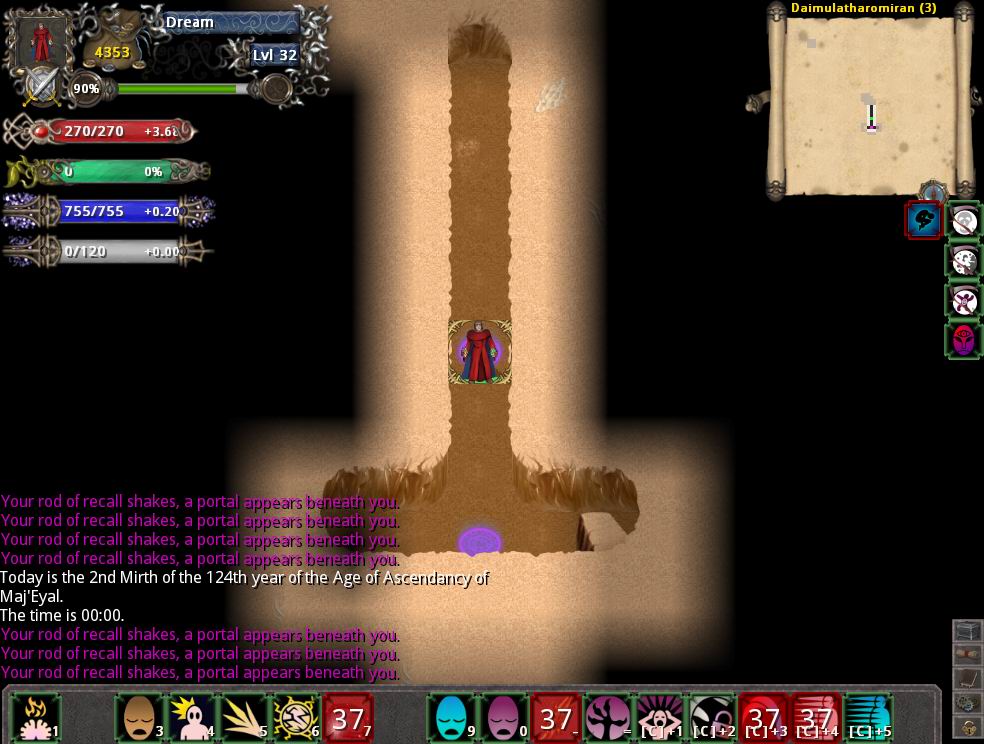Use the pink screaming figure talent
This screenshot has height=744, width=984.
pyautogui.click(x=661, y=718)
